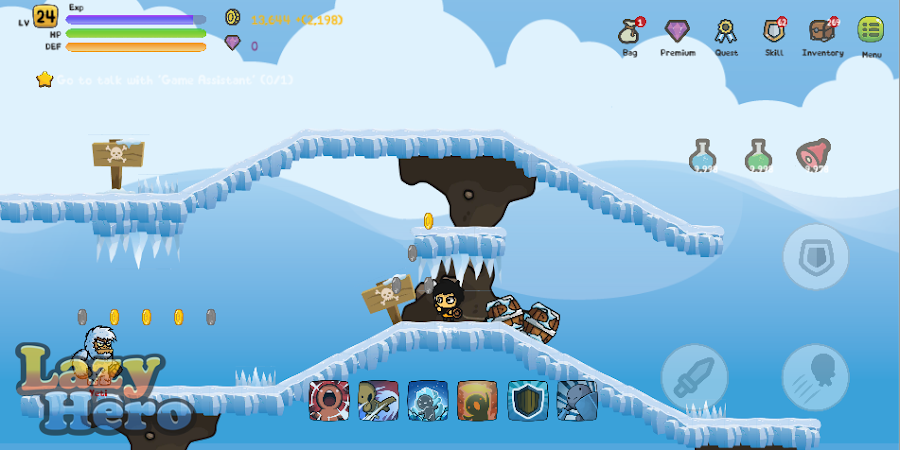Open the Bag
The height and width of the screenshot is (450, 900).
click(629, 32)
